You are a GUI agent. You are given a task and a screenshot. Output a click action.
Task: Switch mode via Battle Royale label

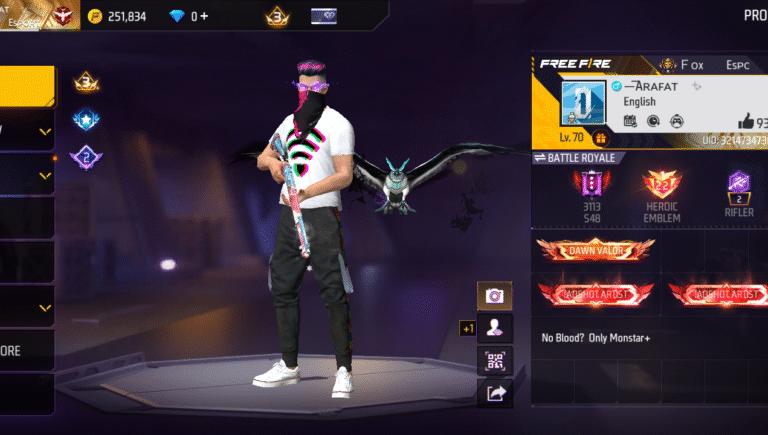click(x=582, y=158)
